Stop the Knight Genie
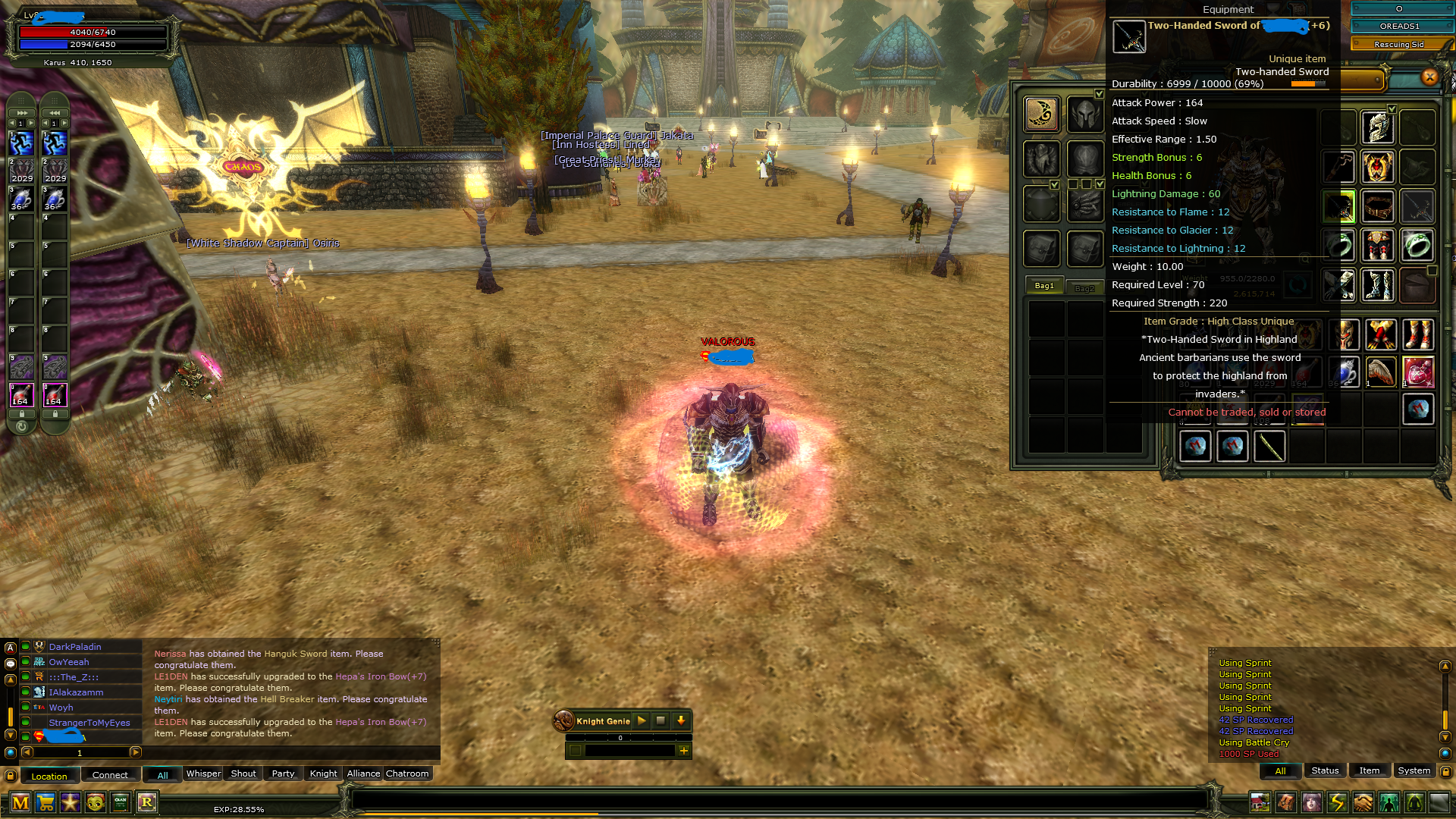This screenshot has height=819, width=1456. pyautogui.click(x=661, y=720)
